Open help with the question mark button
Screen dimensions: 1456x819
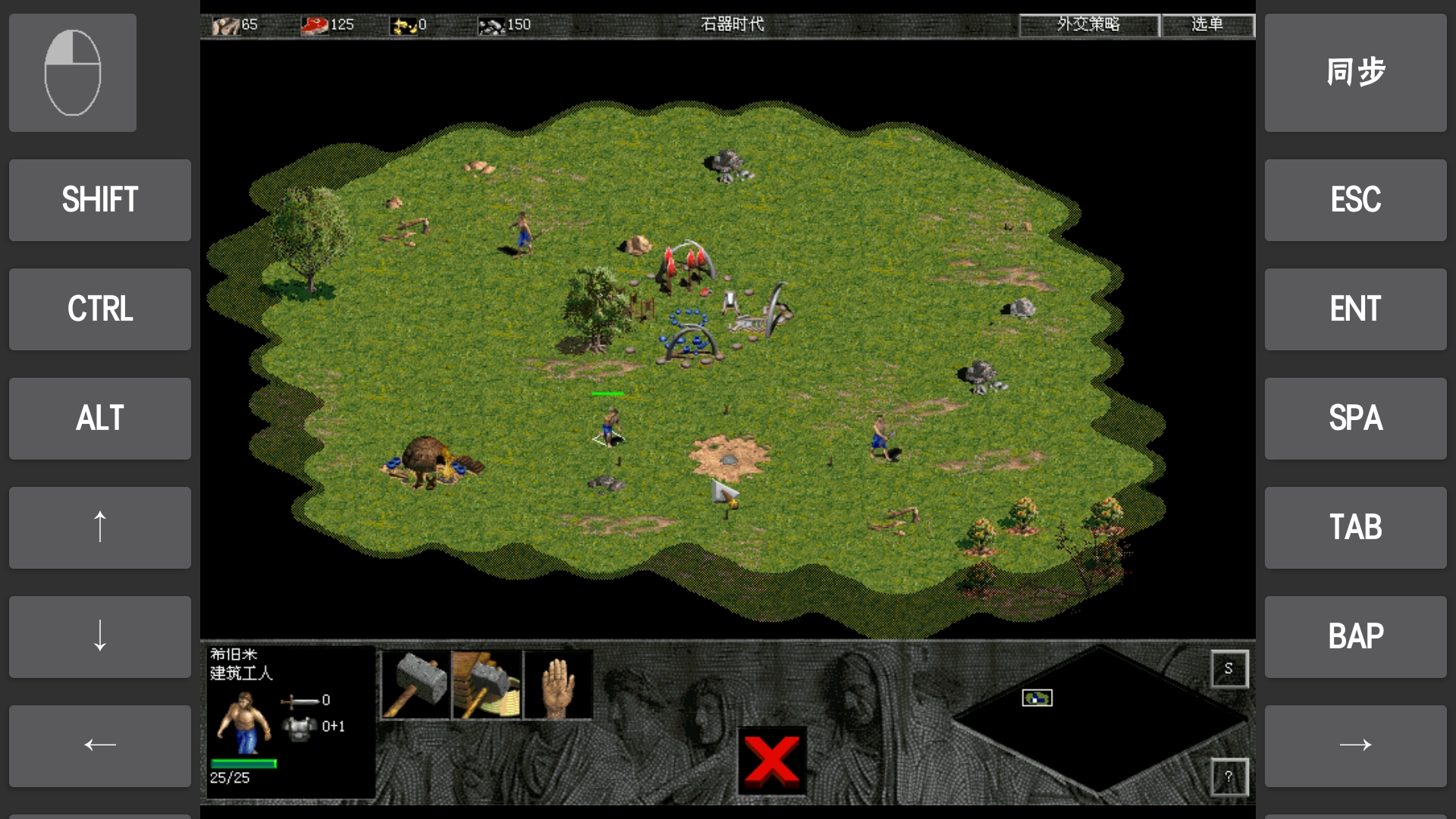pos(1228,777)
